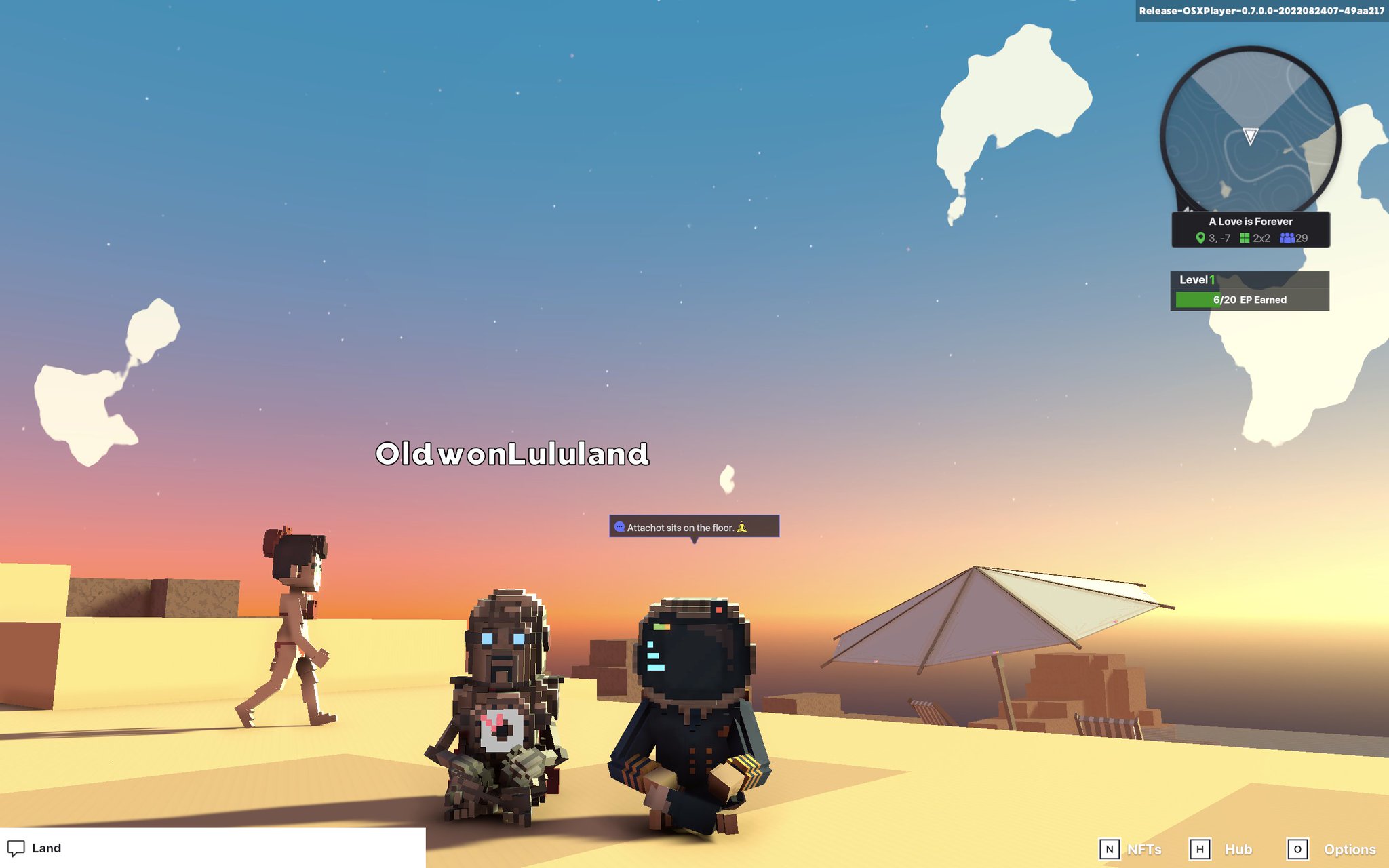Viewport: 1389px width, 868px height.
Task: Click the purple players count icon
Action: [1285, 238]
